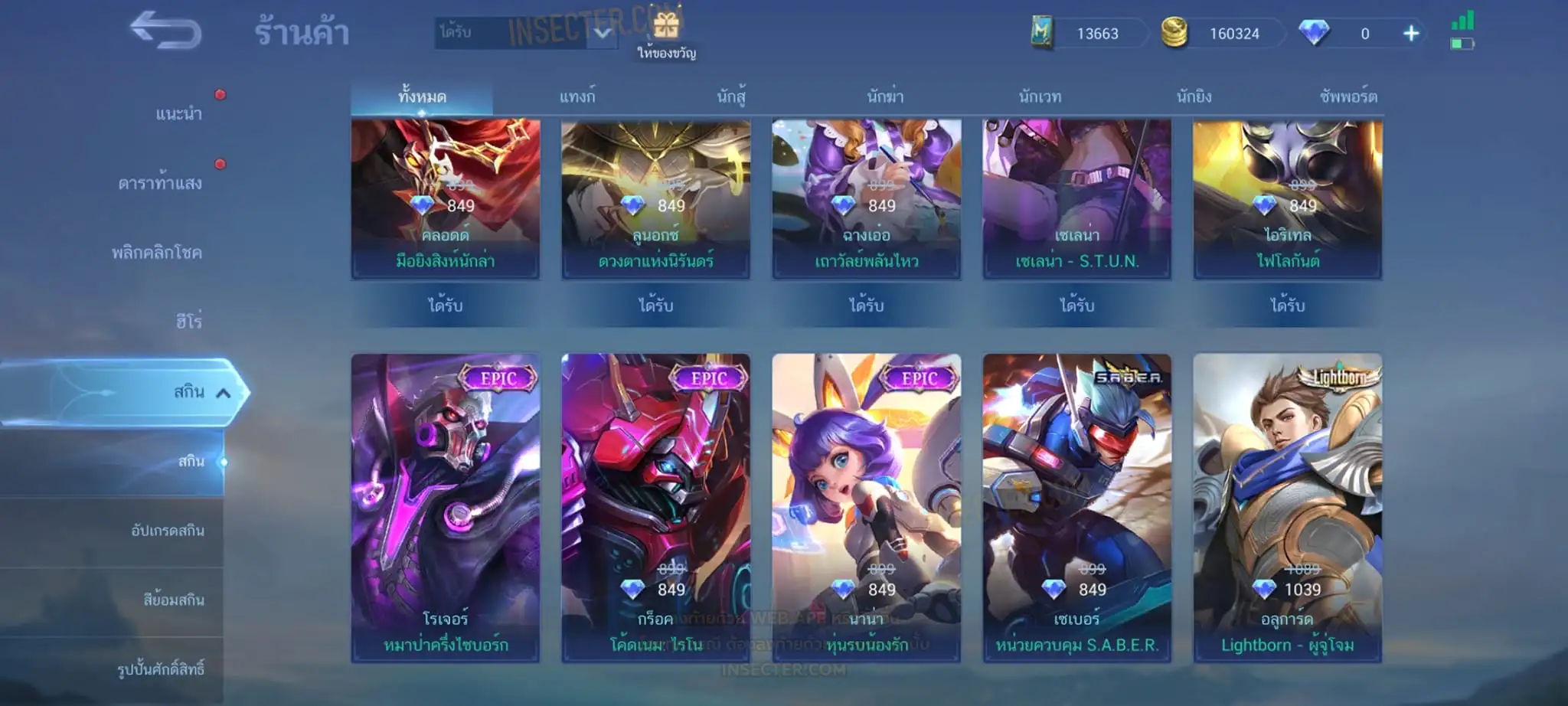This screenshot has height=706, width=1568.
Task: Choose the นักเวท tab
Action: (1040, 97)
